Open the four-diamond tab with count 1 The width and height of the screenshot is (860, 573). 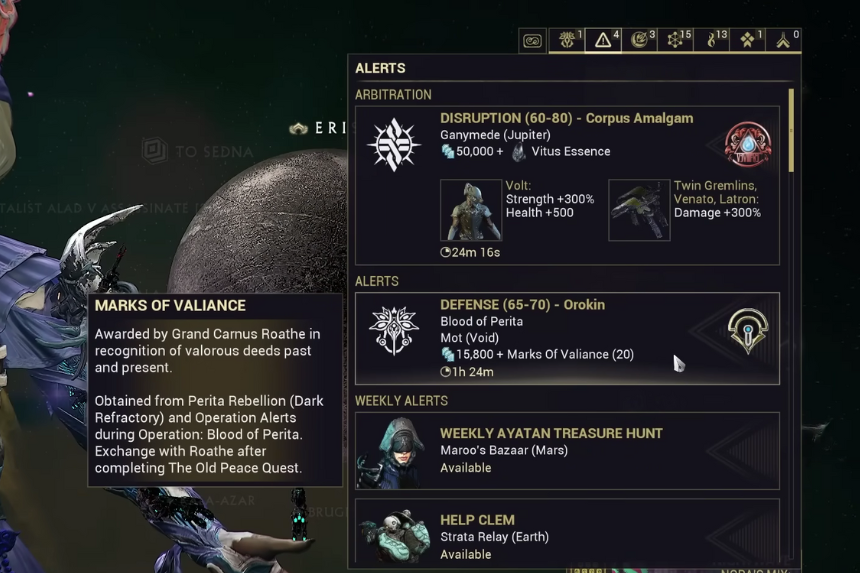click(x=748, y=40)
